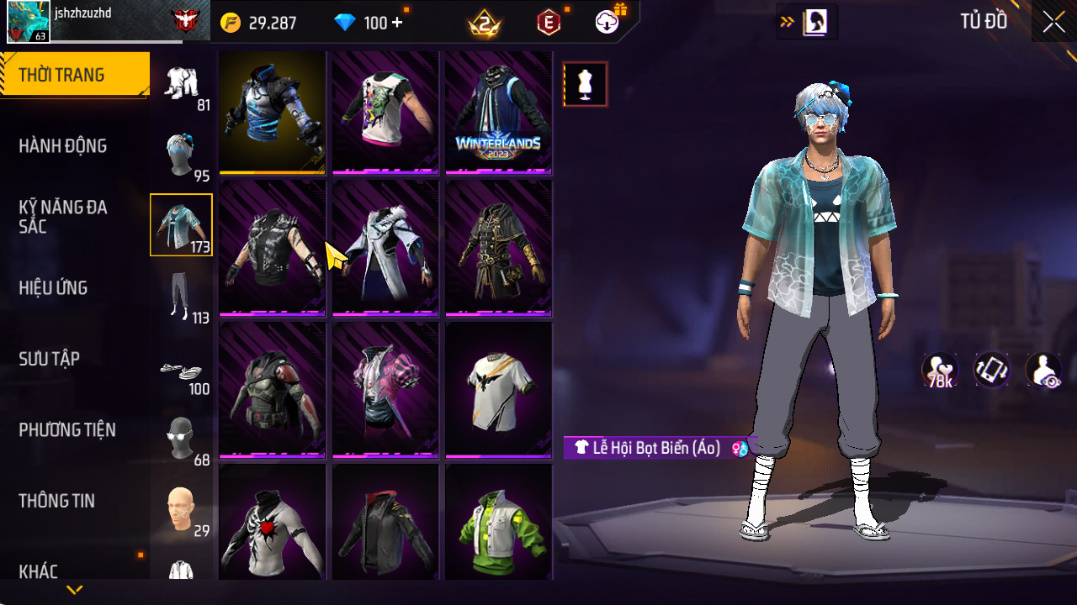Select the head hair category showing 95
Viewport: 1077px width, 605px height.
pos(182,156)
